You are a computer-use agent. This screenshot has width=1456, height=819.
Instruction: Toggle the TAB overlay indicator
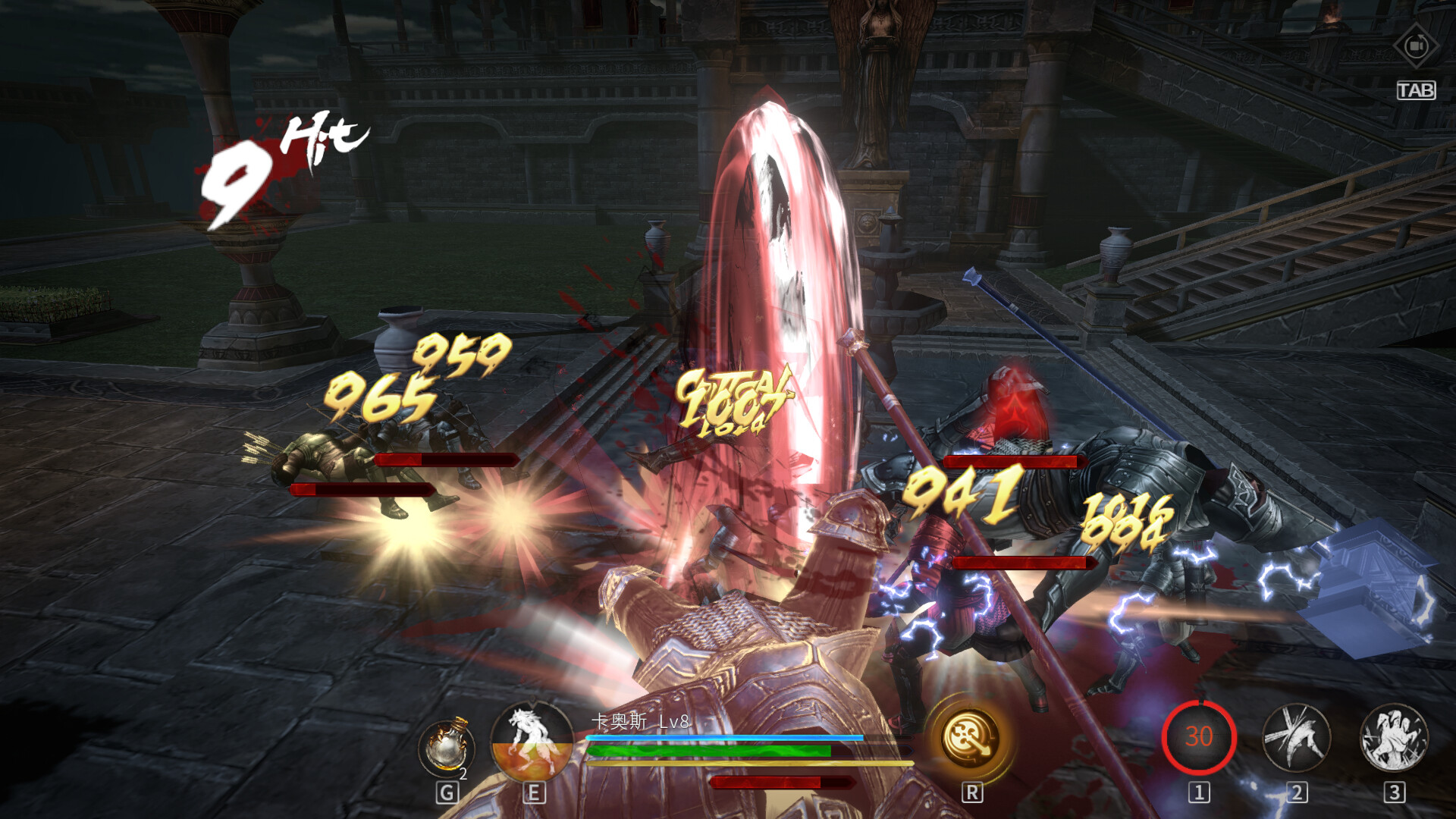(1417, 89)
